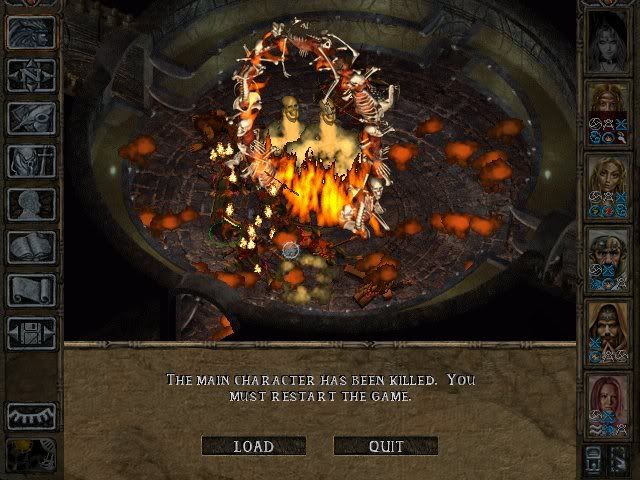Select the white-bearded dwarf portrait
This screenshot has width=640, height=480.
[x=608, y=259]
